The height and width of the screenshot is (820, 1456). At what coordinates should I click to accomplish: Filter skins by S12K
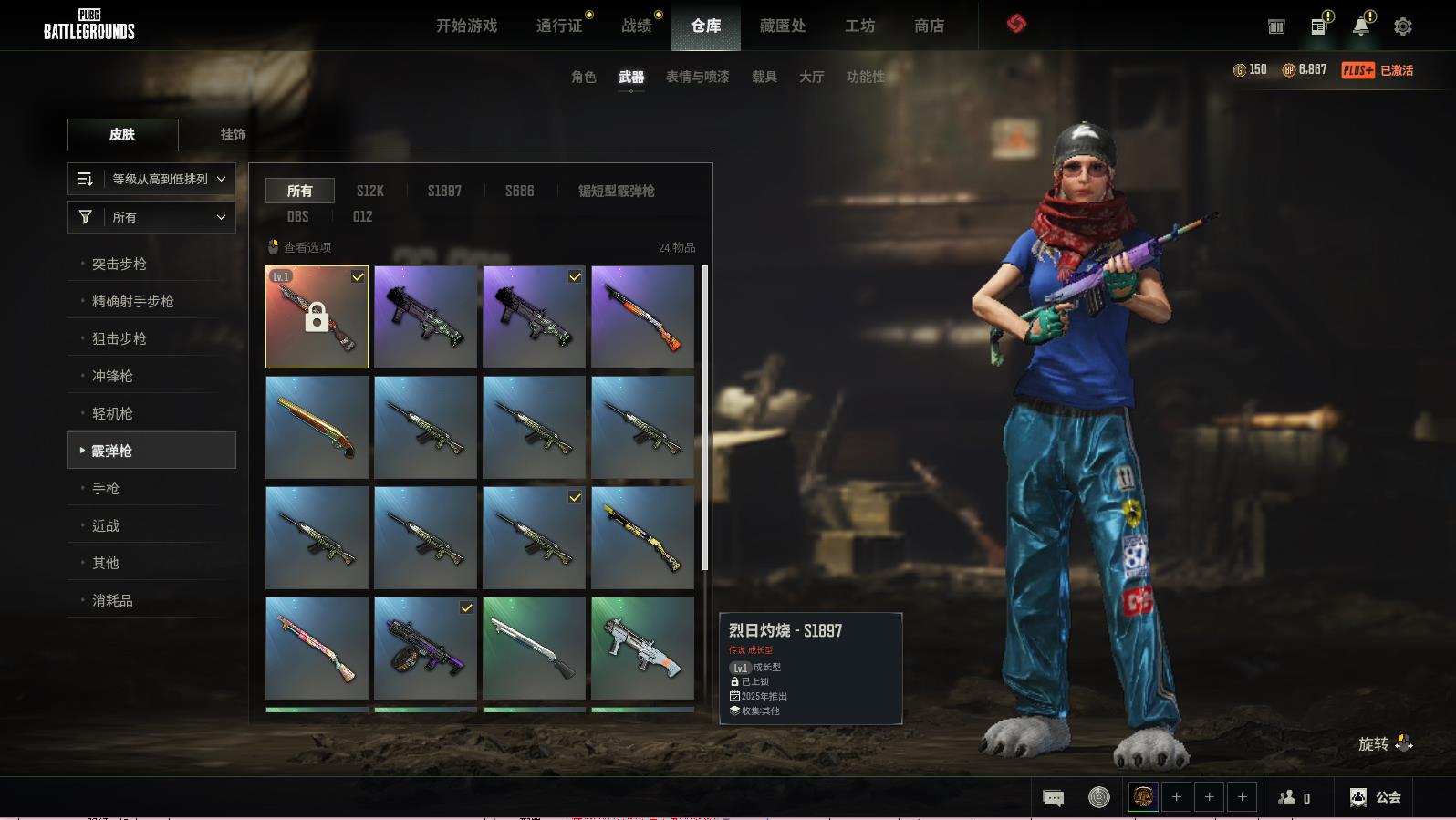[369, 191]
